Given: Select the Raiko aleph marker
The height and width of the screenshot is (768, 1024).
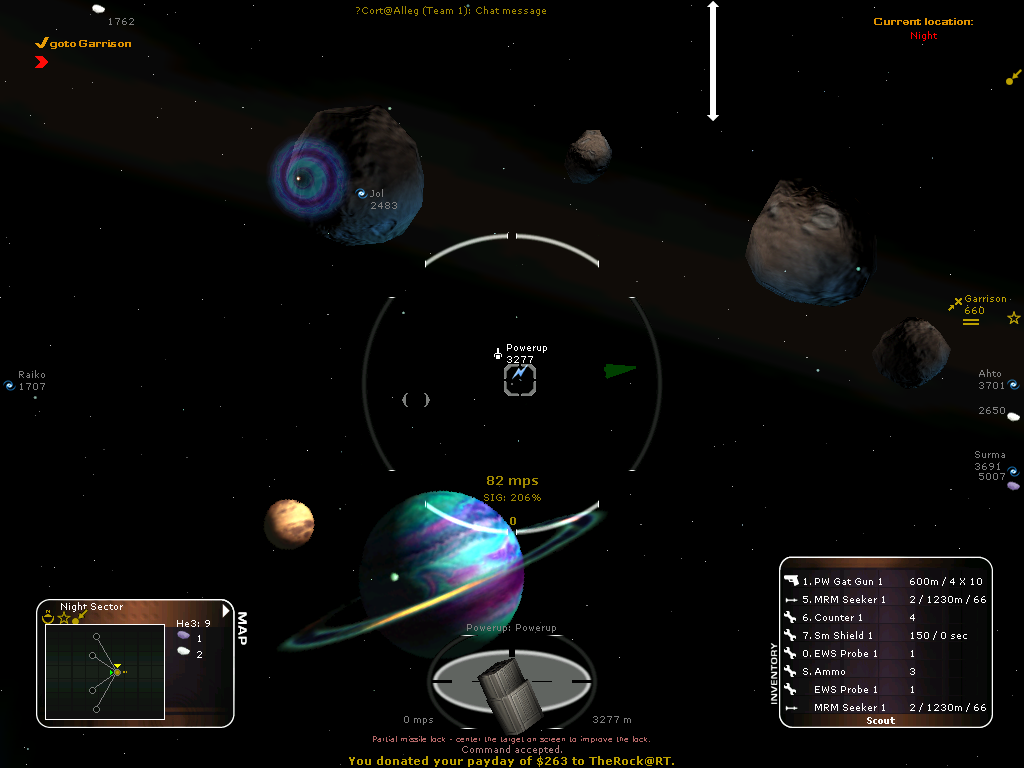Looking at the screenshot, I should point(10,385).
